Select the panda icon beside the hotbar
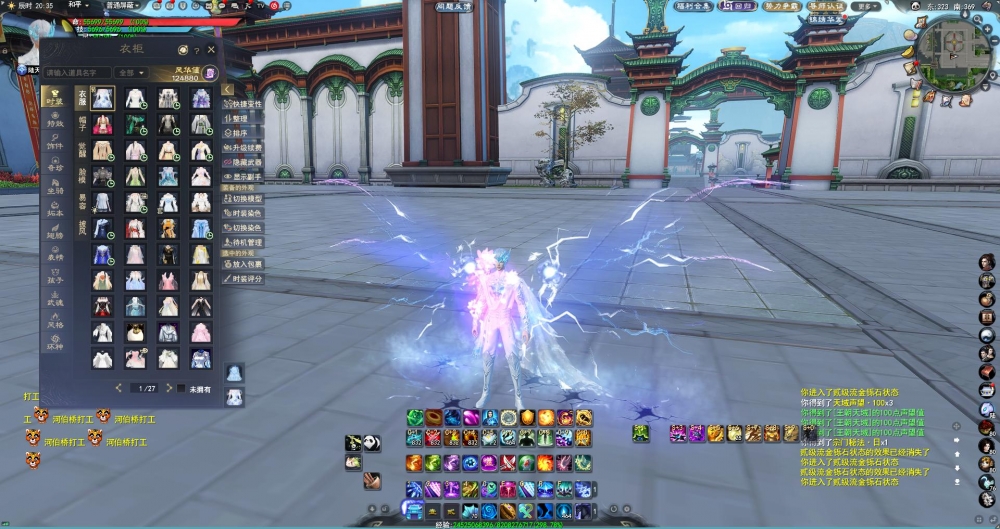1000x529 pixels. coord(369,442)
